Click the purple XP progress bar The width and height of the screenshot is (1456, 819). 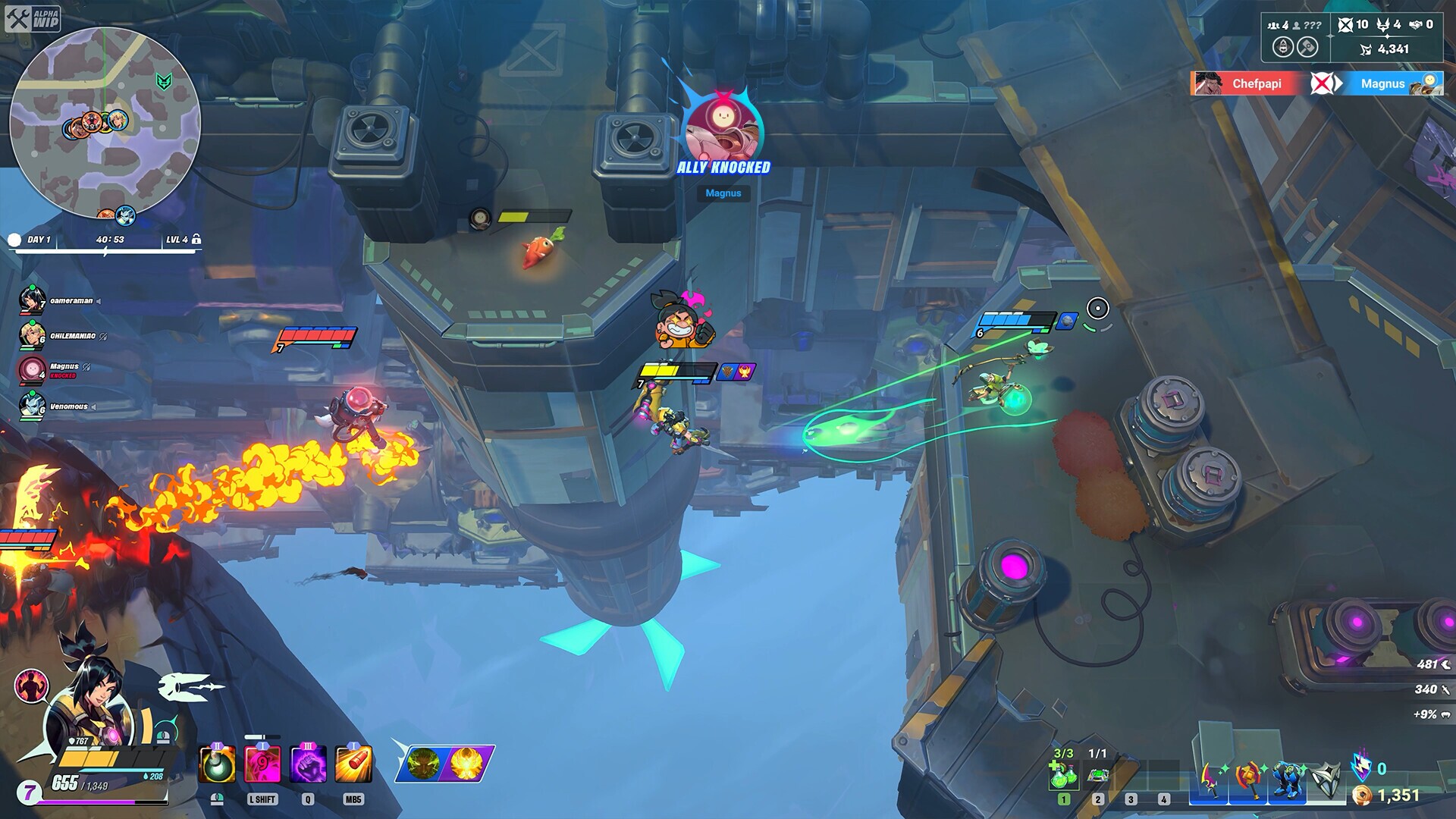coord(87,802)
